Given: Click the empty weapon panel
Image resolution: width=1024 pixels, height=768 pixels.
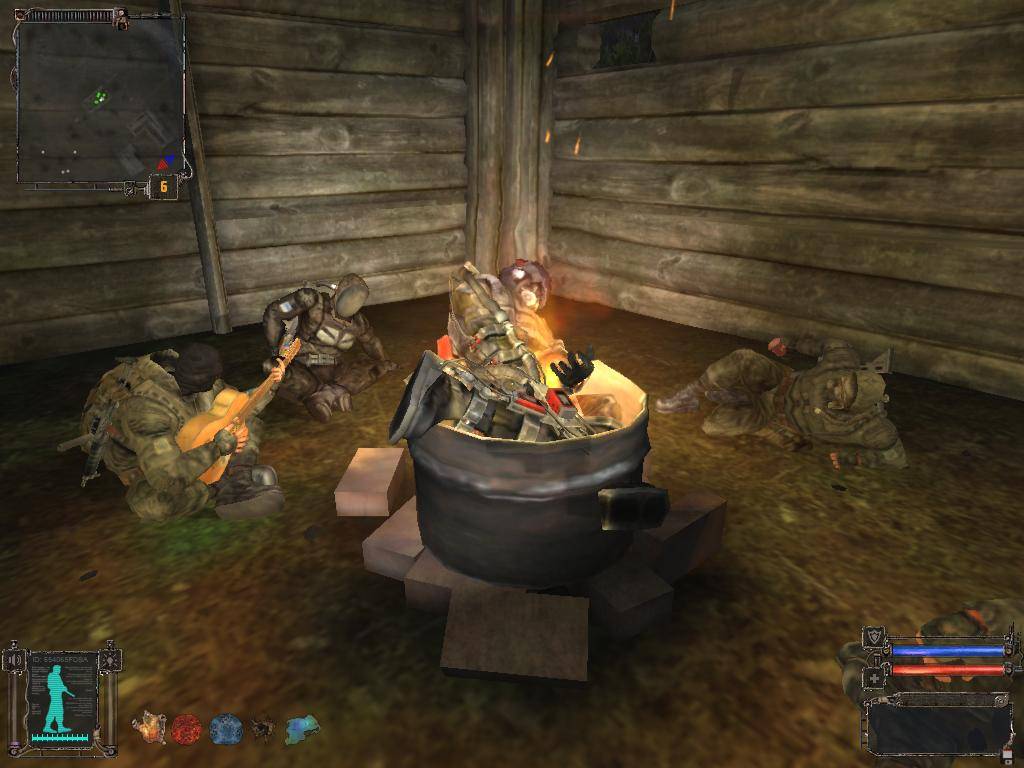Looking at the screenshot, I should [938, 722].
